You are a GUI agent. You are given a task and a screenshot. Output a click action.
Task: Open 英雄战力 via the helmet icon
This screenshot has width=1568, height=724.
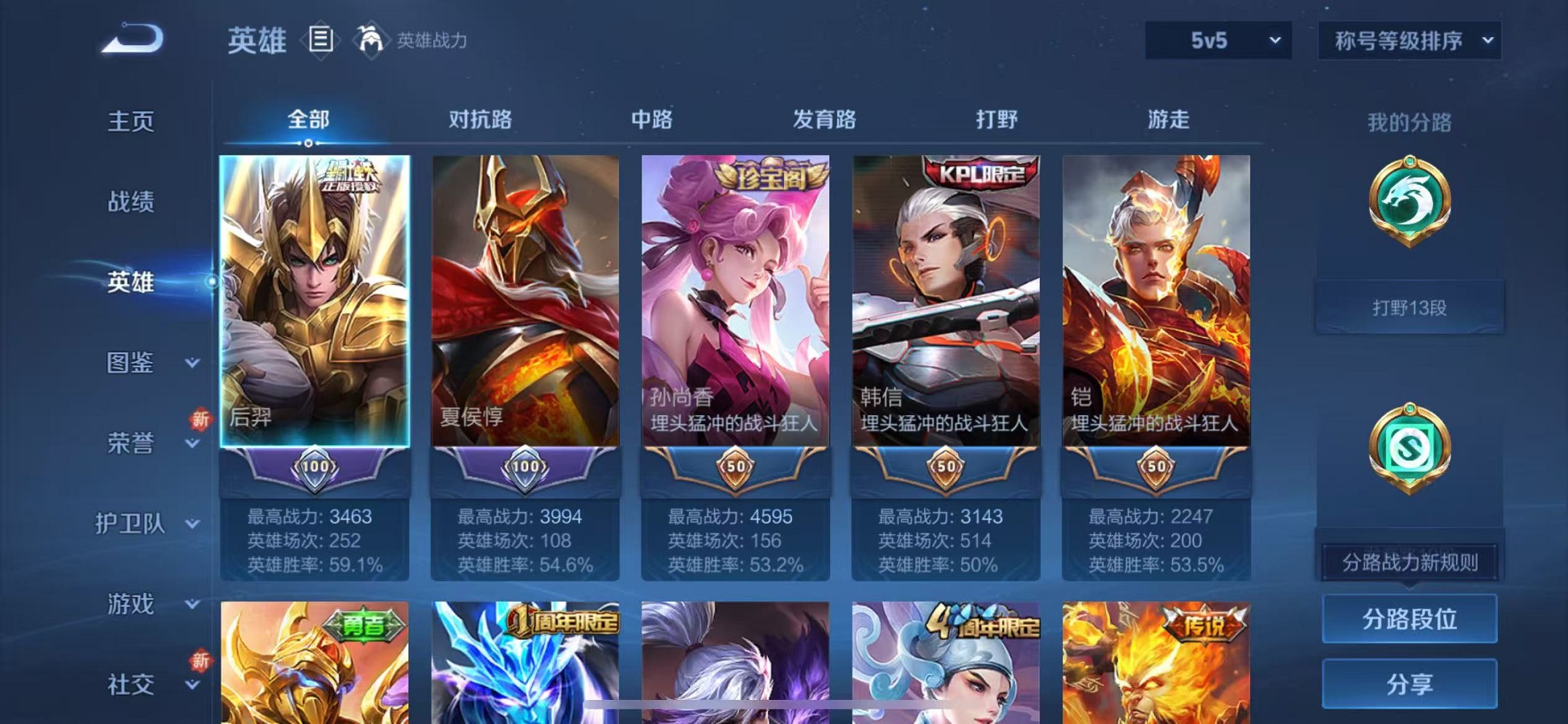(x=372, y=40)
